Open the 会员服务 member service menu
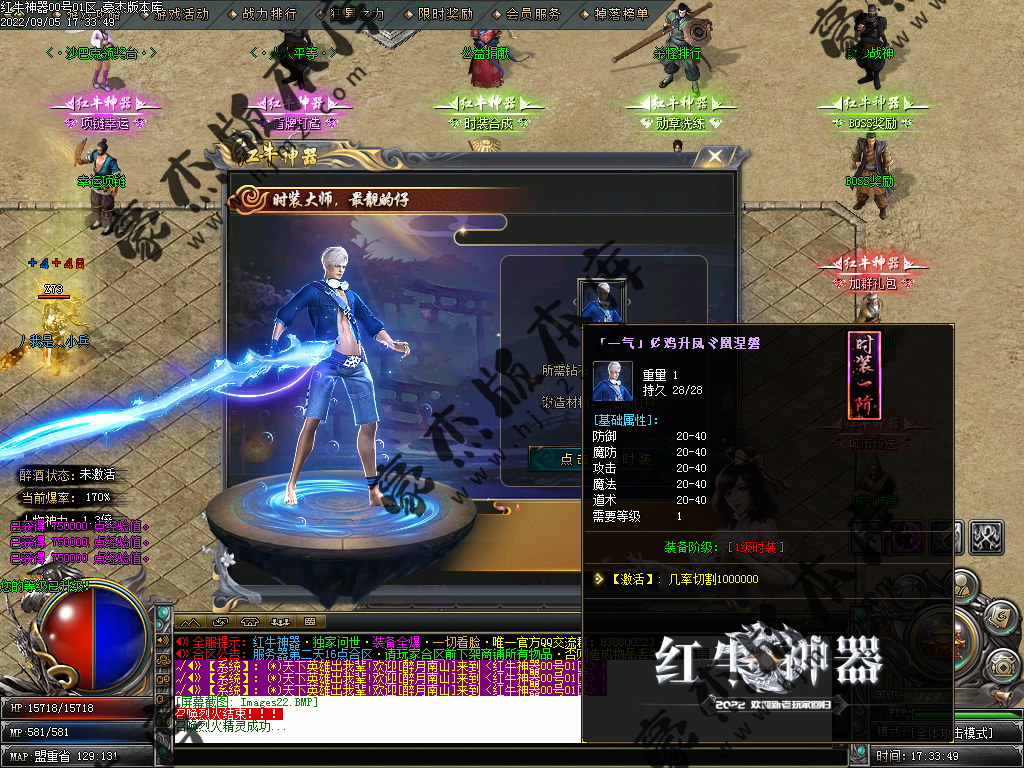Image resolution: width=1024 pixels, height=768 pixels. tap(533, 14)
